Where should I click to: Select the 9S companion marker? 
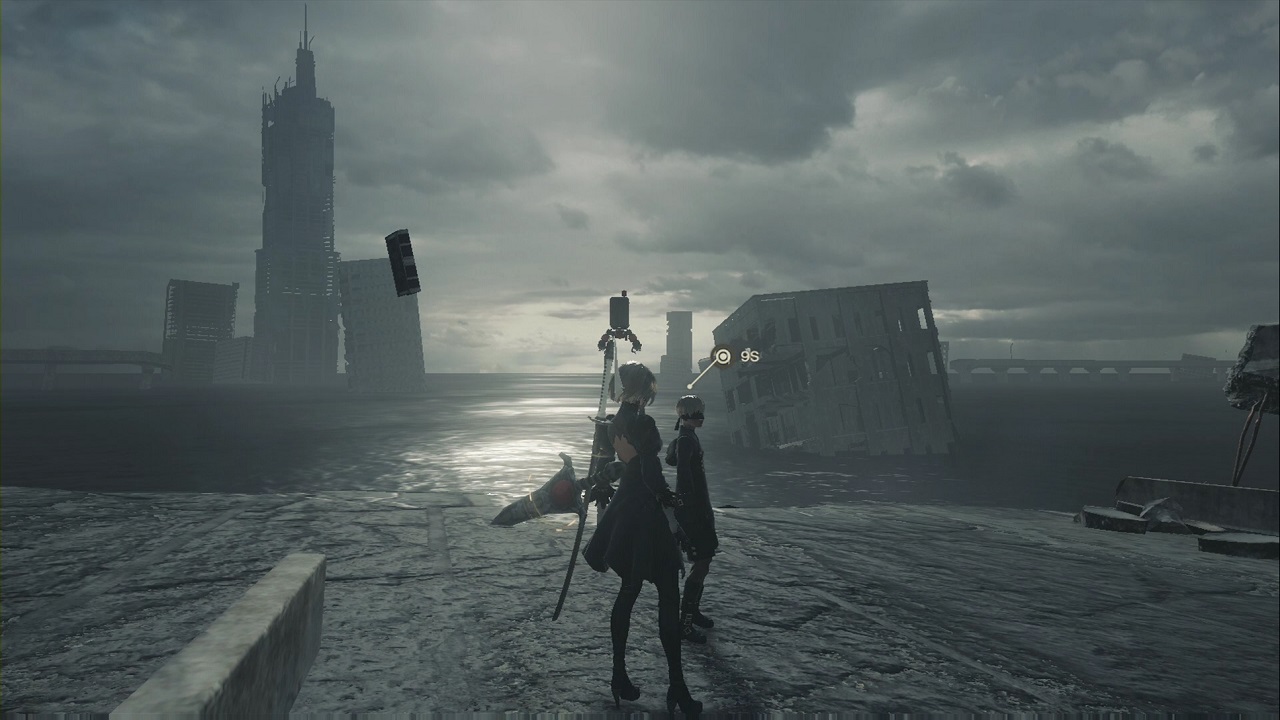click(x=722, y=356)
